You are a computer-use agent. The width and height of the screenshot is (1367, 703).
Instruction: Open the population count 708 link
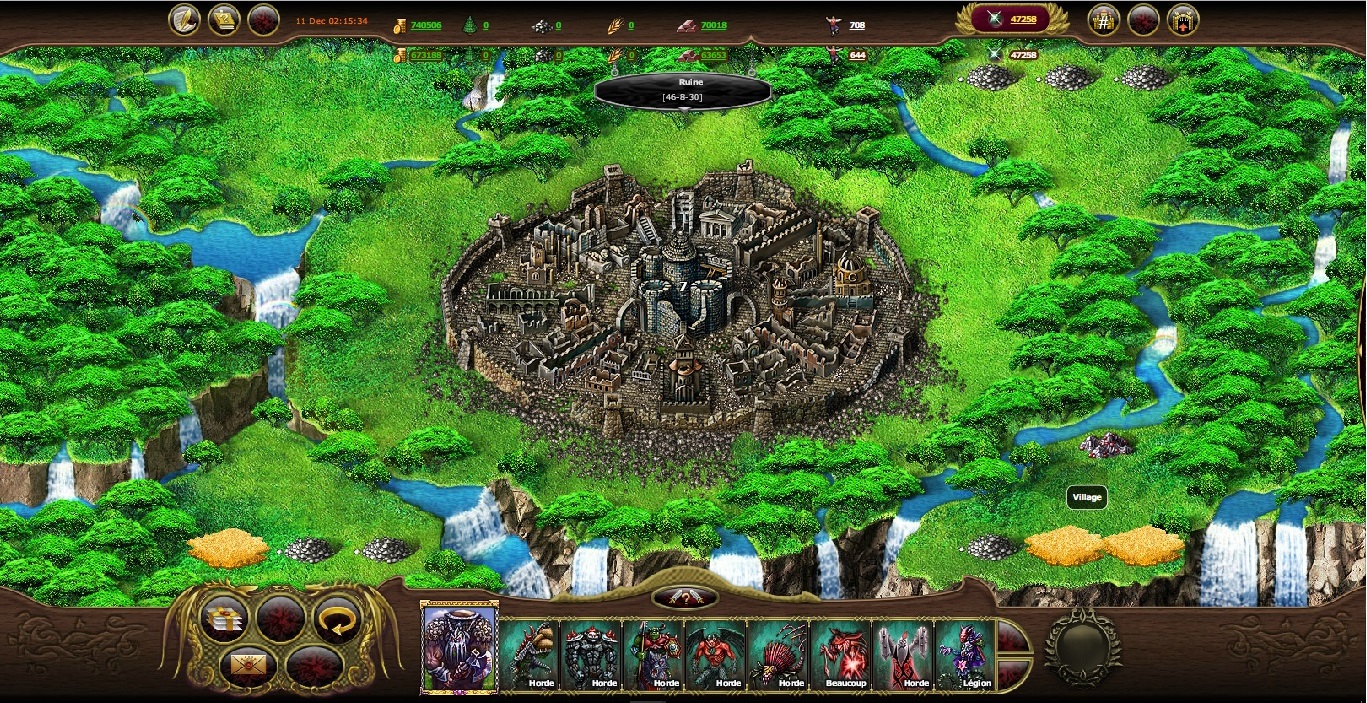pos(857,26)
